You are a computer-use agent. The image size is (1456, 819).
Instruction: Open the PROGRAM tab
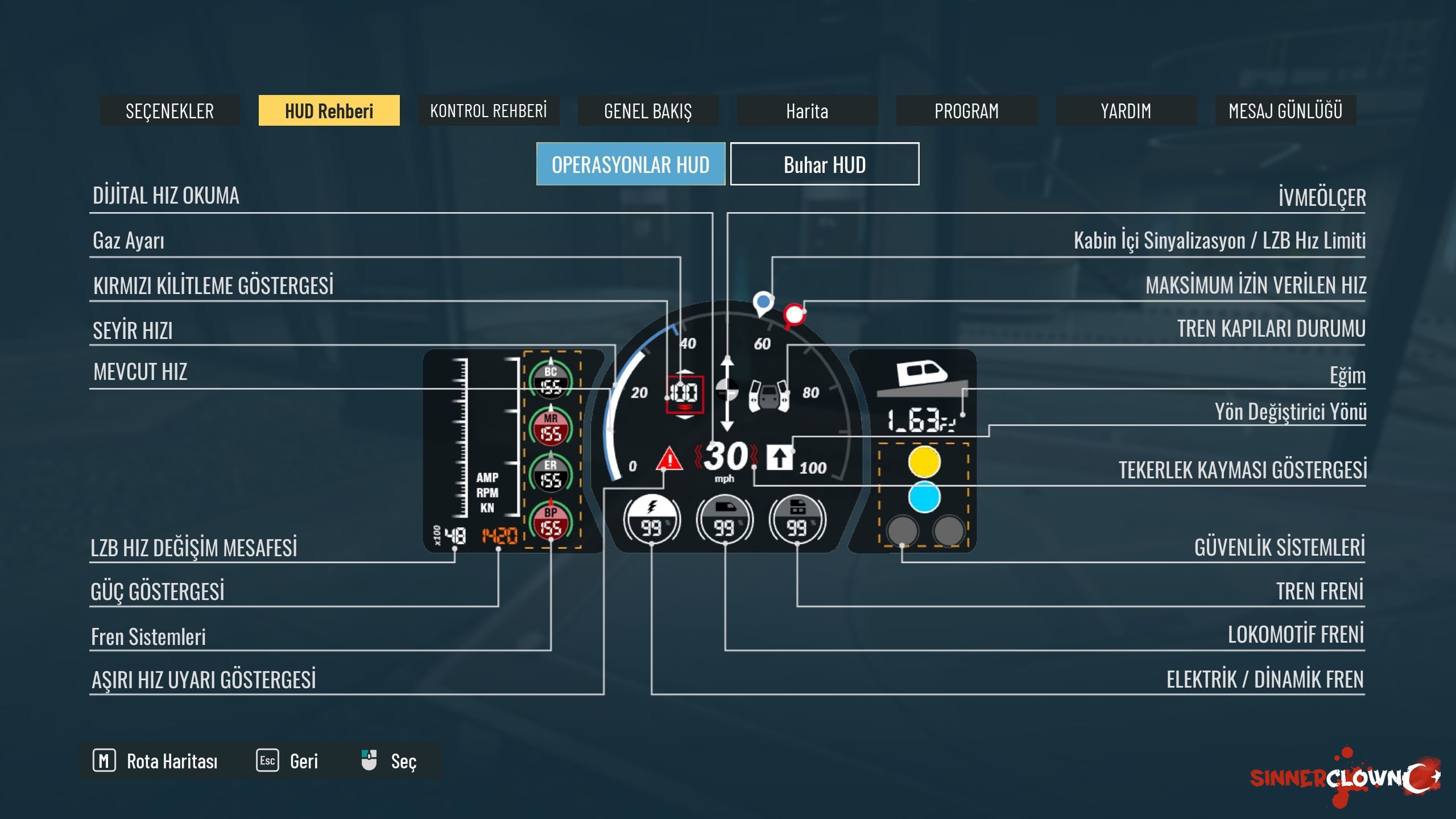tap(966, 110)
